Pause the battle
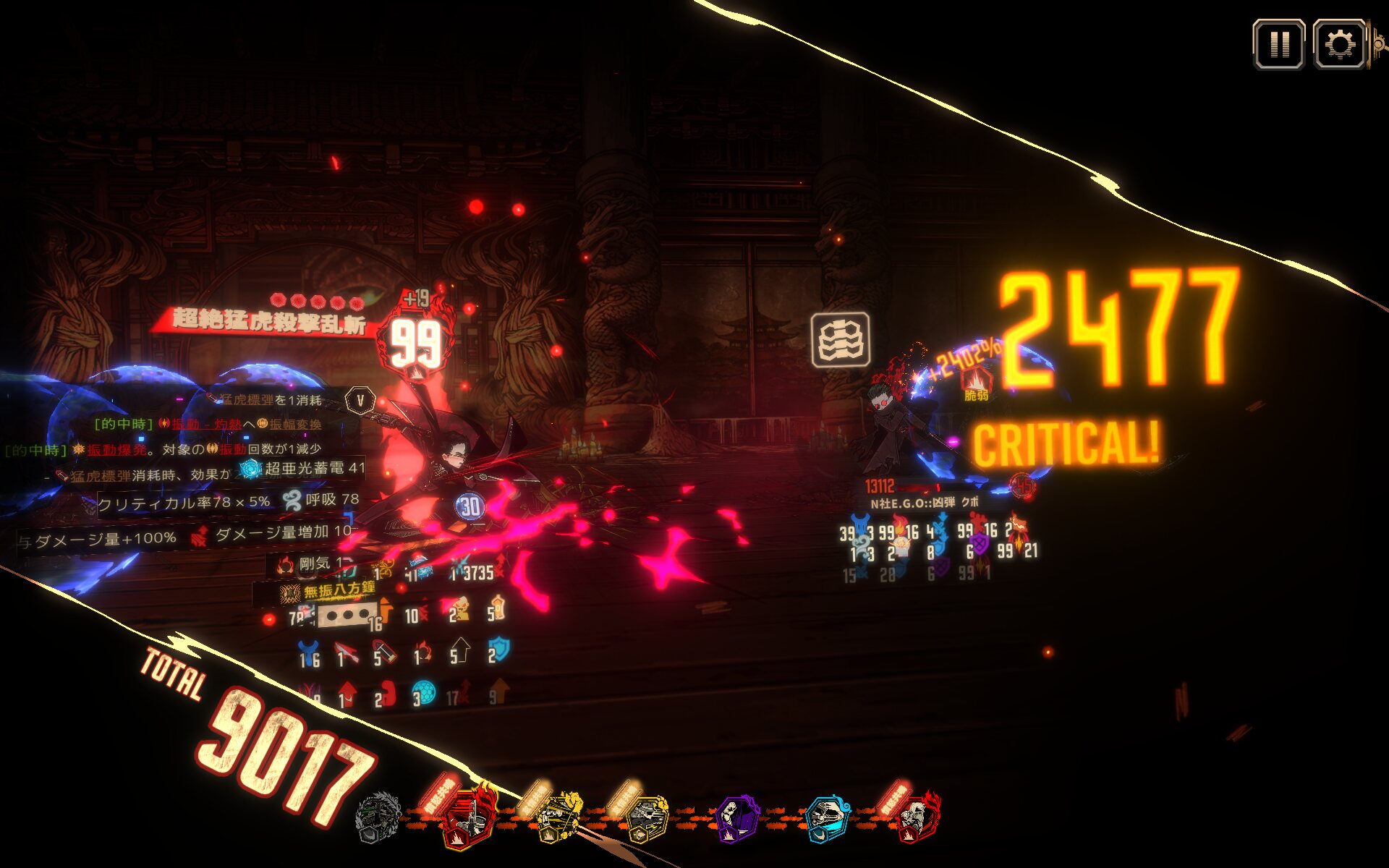This screenshot has height=868, width=1389. [x=1278, y=45]
